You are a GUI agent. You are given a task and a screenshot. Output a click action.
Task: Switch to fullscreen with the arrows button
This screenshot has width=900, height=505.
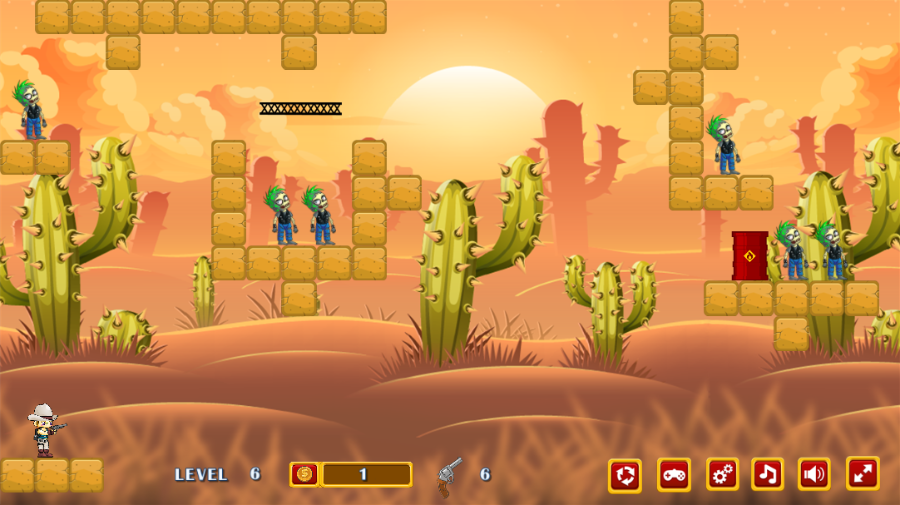tap(862, 474)
